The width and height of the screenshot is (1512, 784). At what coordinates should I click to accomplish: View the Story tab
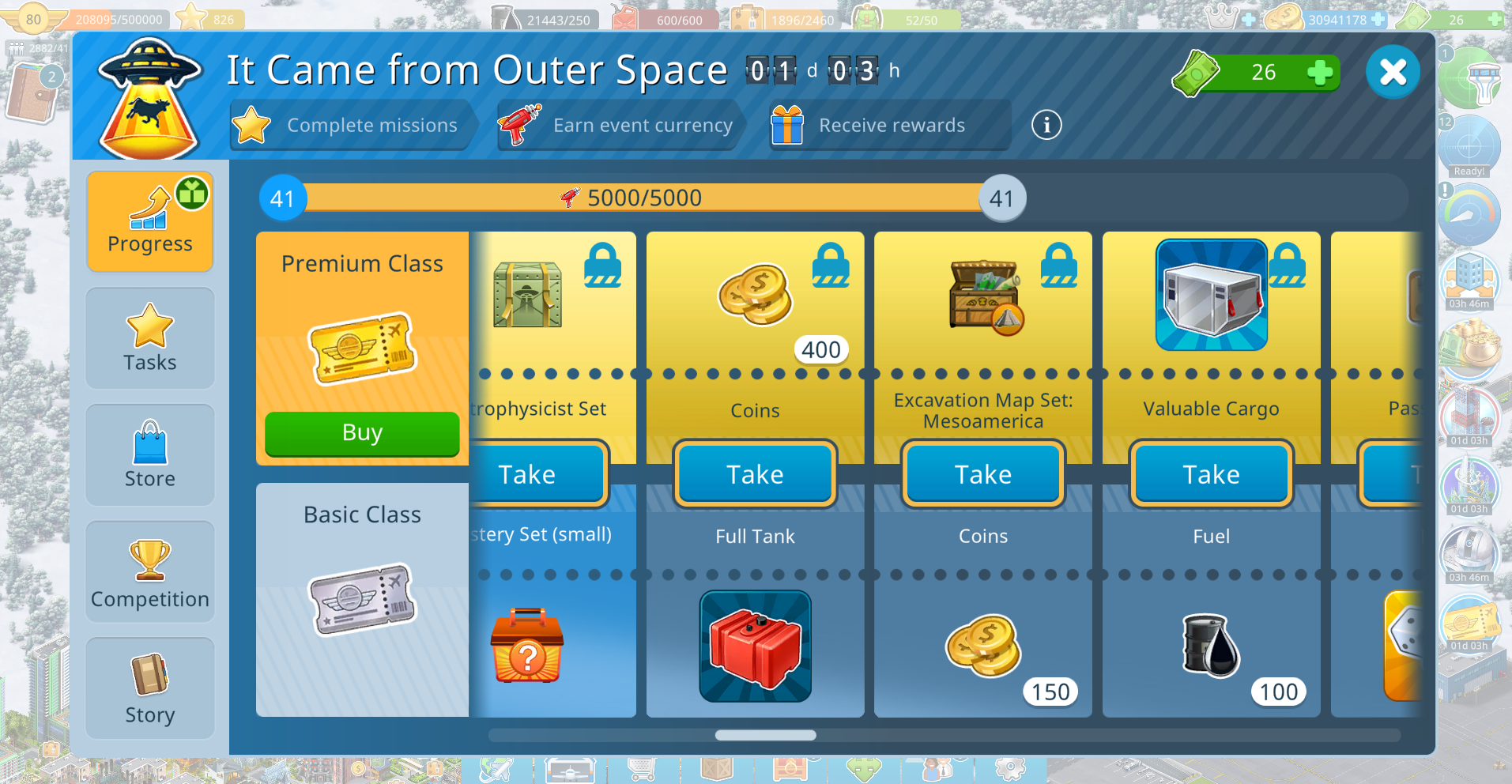pyautogui.click(x=150, y=688)
